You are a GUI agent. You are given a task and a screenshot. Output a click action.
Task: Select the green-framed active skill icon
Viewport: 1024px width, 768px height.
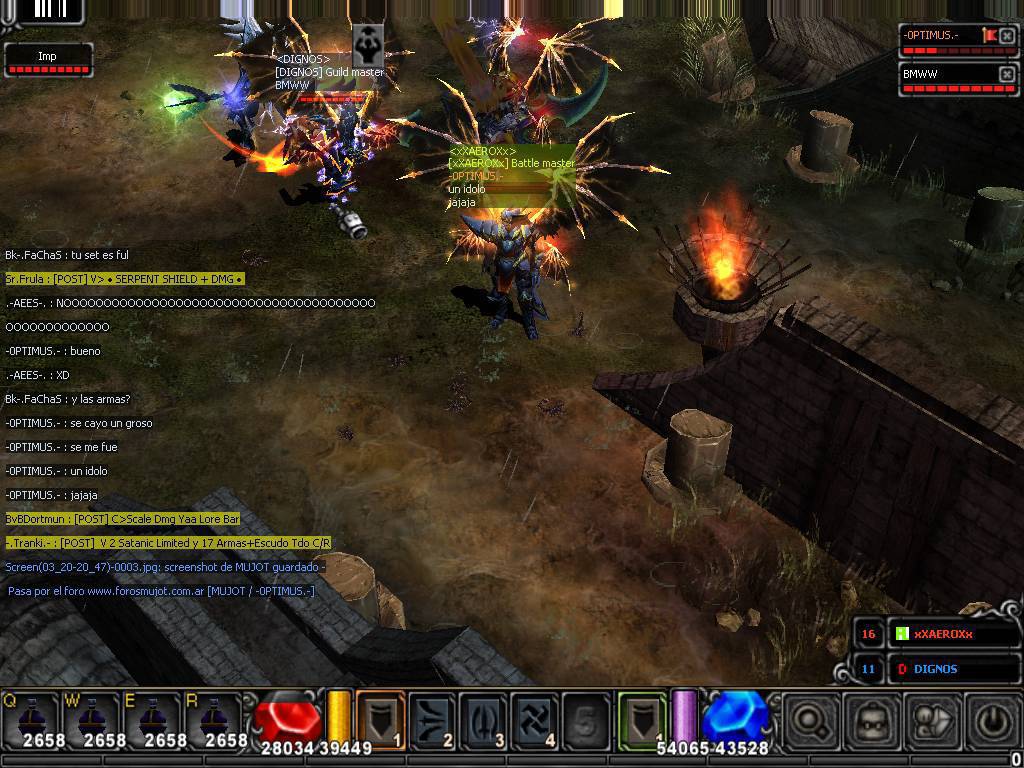[x=641, y=719]
